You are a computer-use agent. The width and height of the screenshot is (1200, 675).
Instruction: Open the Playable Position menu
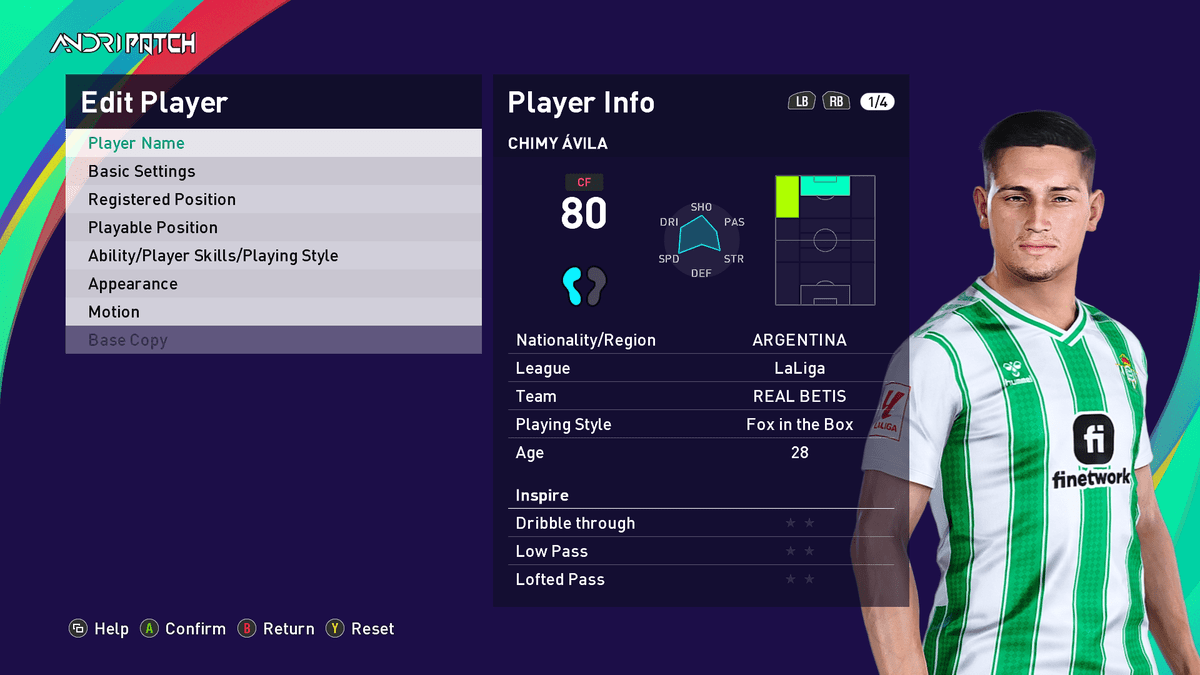click(273, 227)
